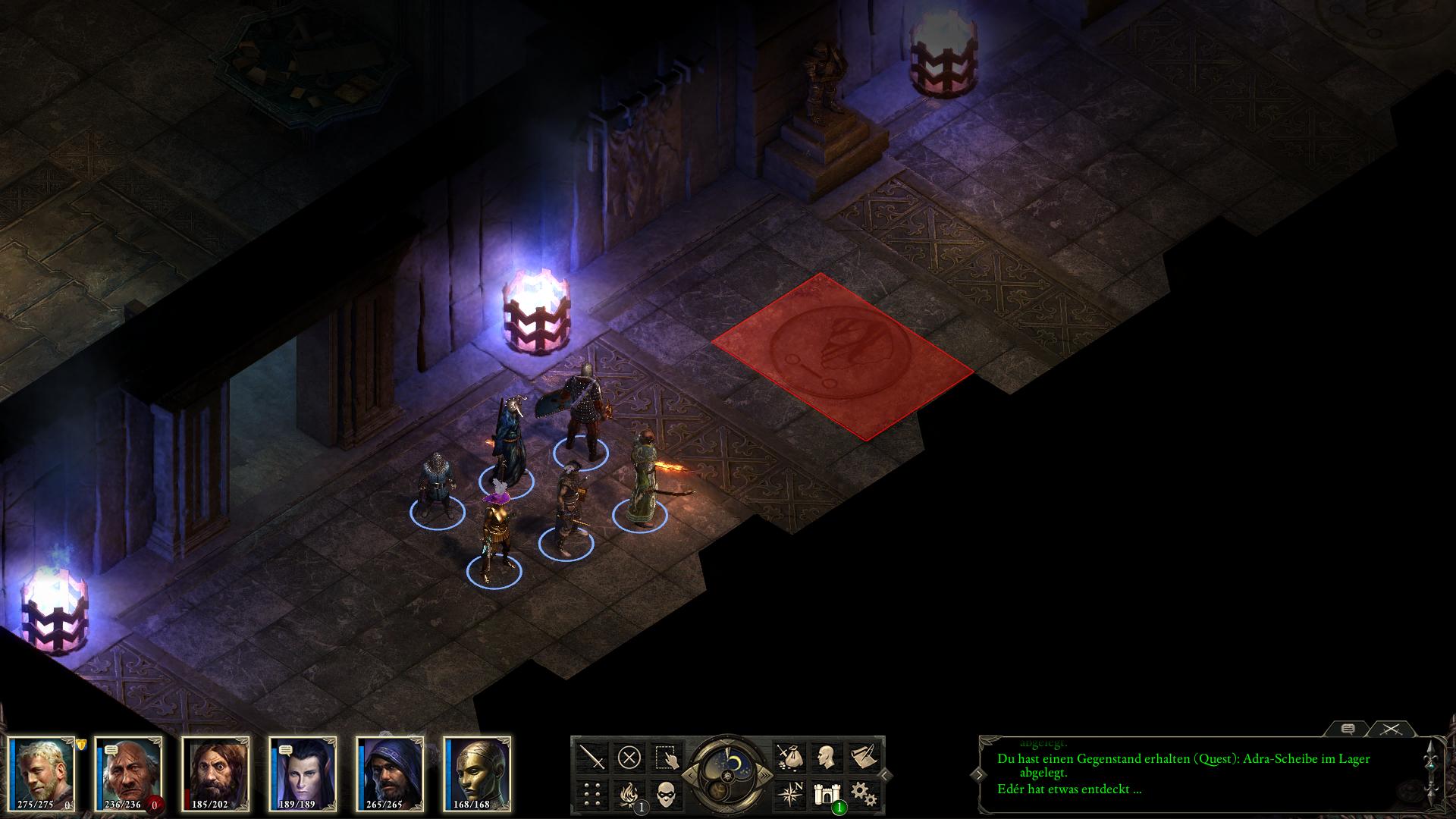
Task: Select the blond bearded Edér portrait
Action: 42,770
